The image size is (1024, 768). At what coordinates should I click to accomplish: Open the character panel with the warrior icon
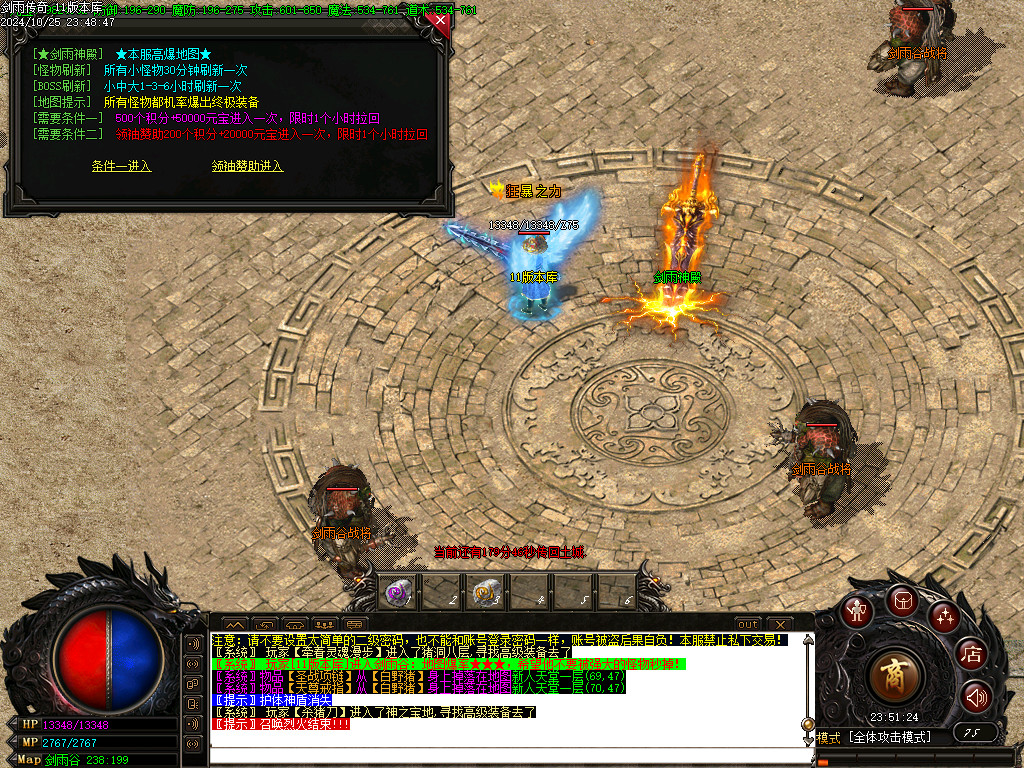856,611
